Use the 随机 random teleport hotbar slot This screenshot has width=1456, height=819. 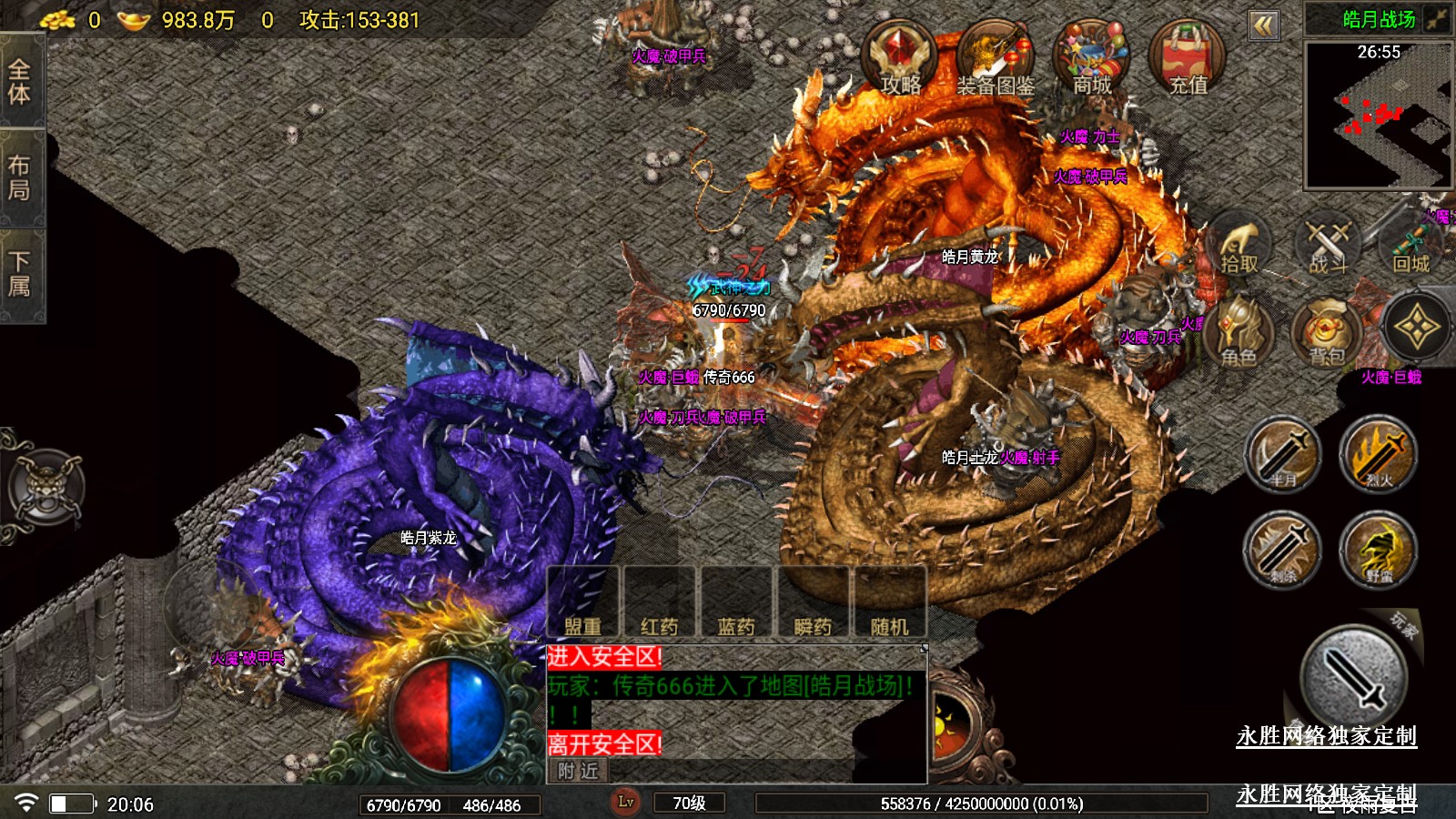pos(889,603)
